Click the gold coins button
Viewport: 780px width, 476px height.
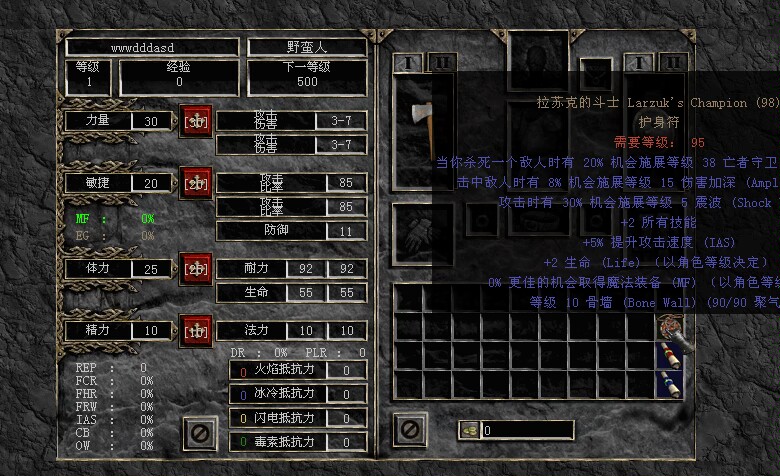click(x=467, y=430)
